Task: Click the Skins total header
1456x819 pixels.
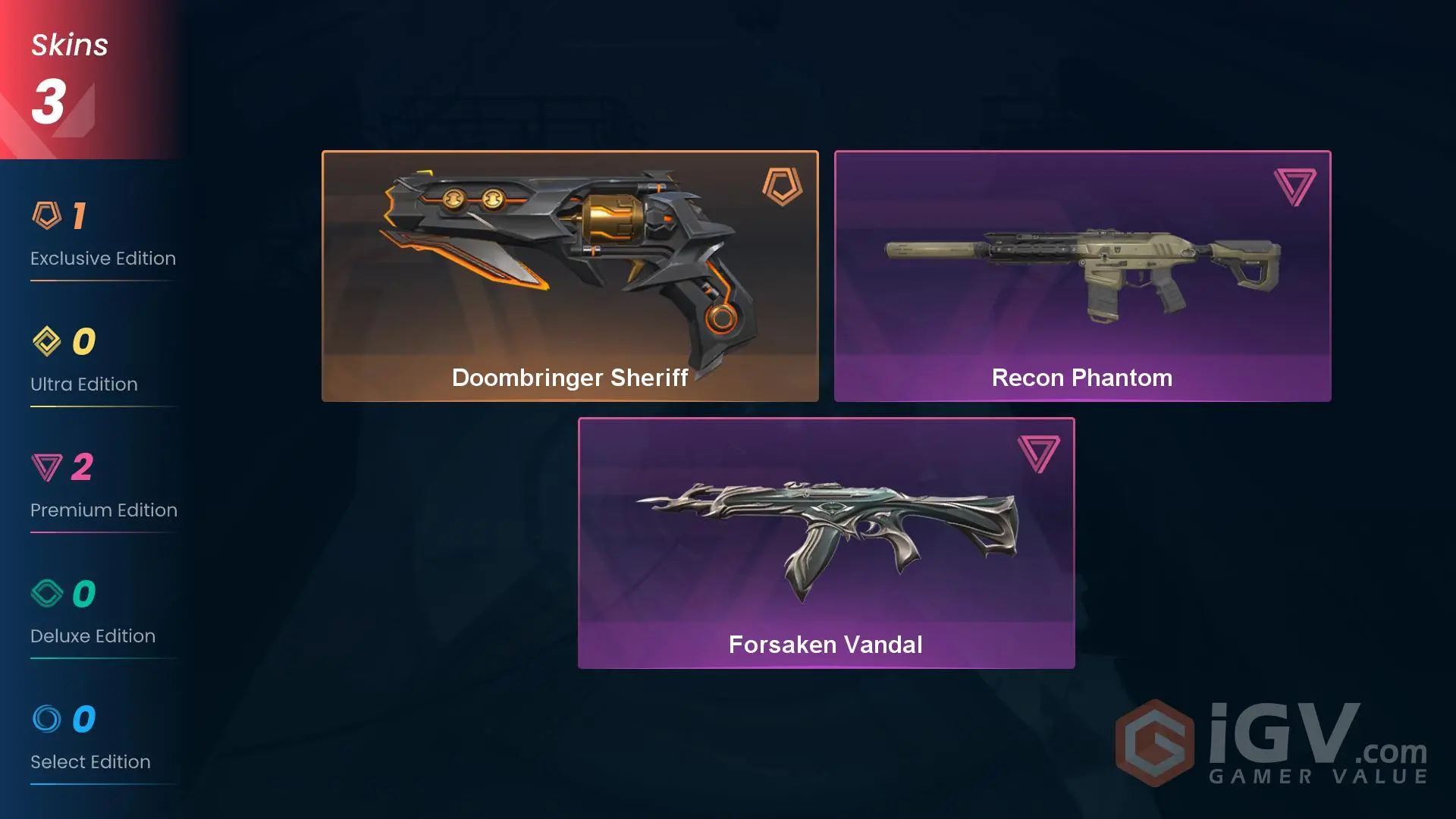Action: click(70, 79)
